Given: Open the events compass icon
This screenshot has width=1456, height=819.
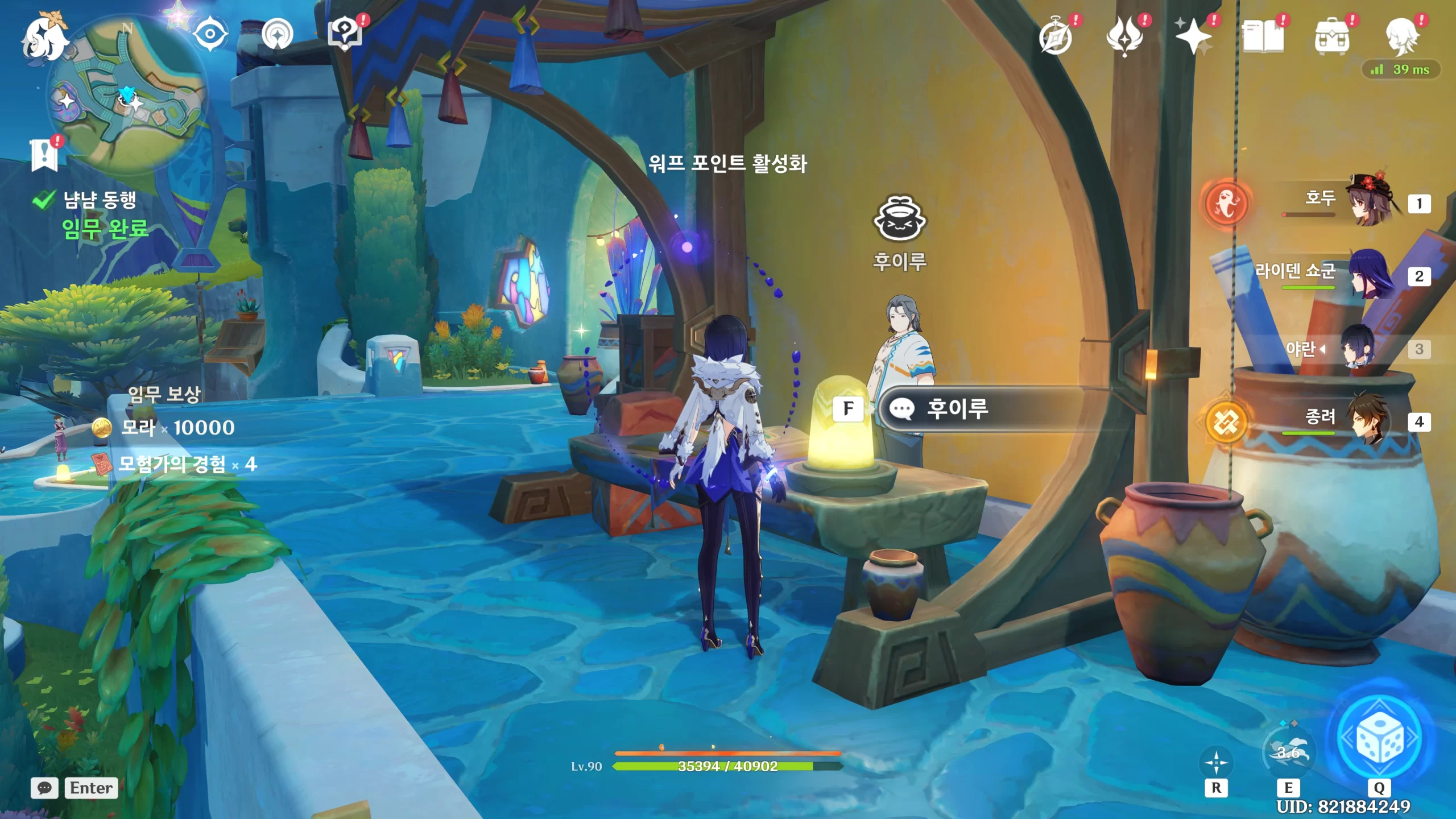Looking at the screenshot, I should click(x=1056, y=36).
